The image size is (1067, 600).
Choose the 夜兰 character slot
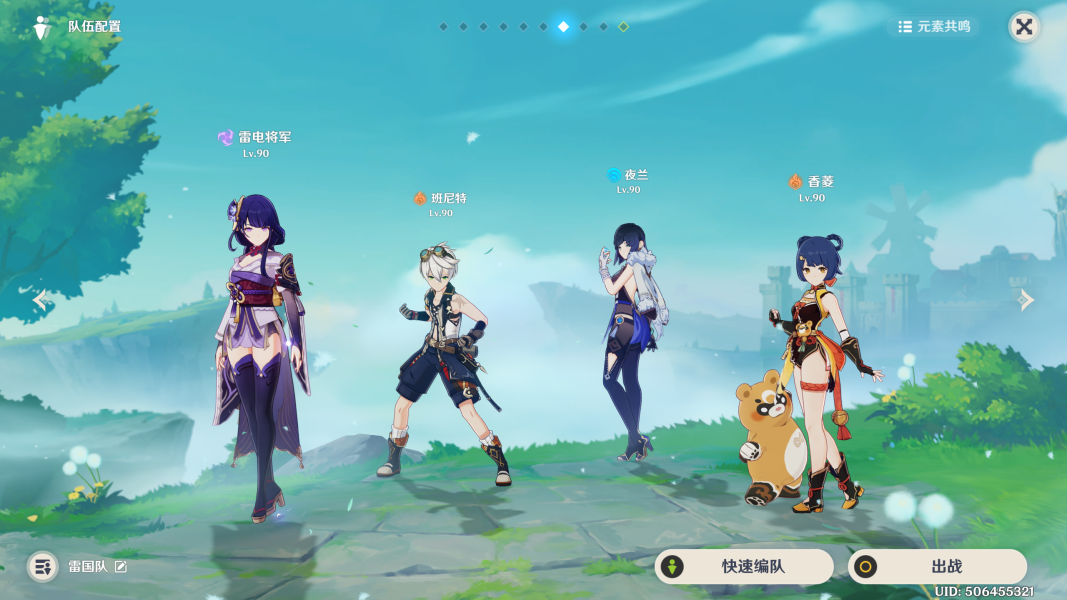tap(630, 340)
